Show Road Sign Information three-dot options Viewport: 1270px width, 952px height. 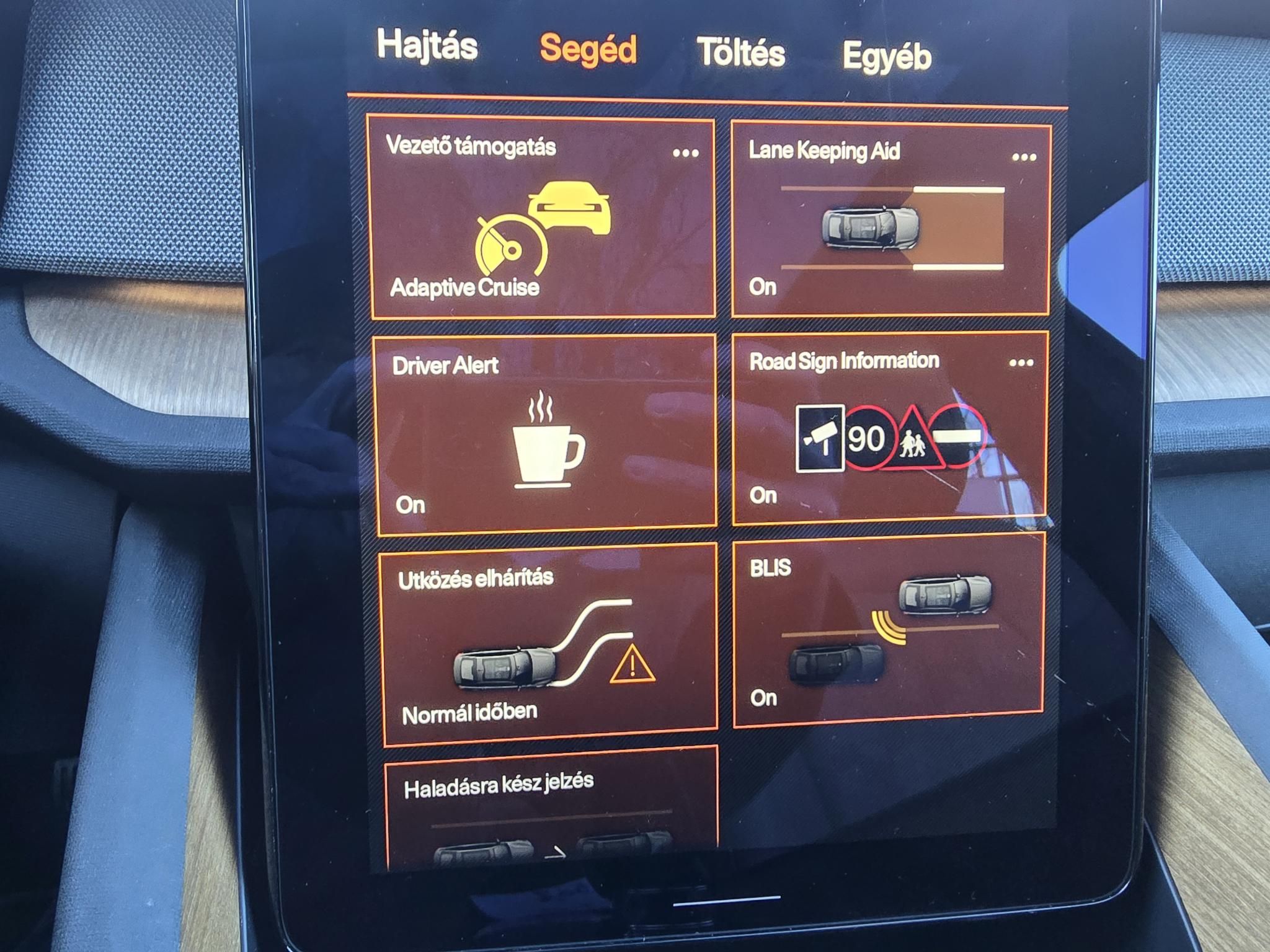point(1021,363)
